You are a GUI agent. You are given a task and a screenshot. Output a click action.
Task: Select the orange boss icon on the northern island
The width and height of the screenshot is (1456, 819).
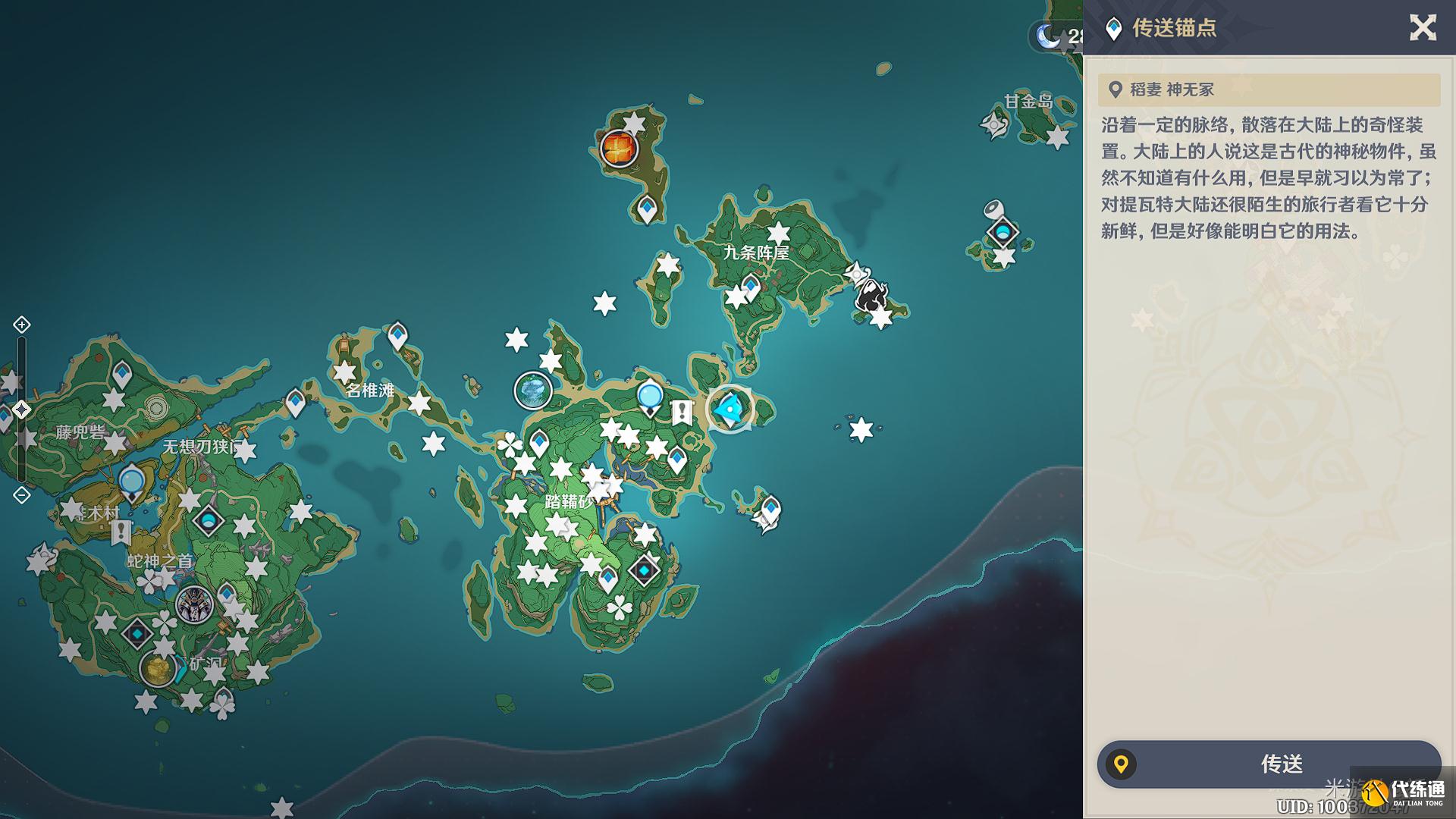coord(618,147)
